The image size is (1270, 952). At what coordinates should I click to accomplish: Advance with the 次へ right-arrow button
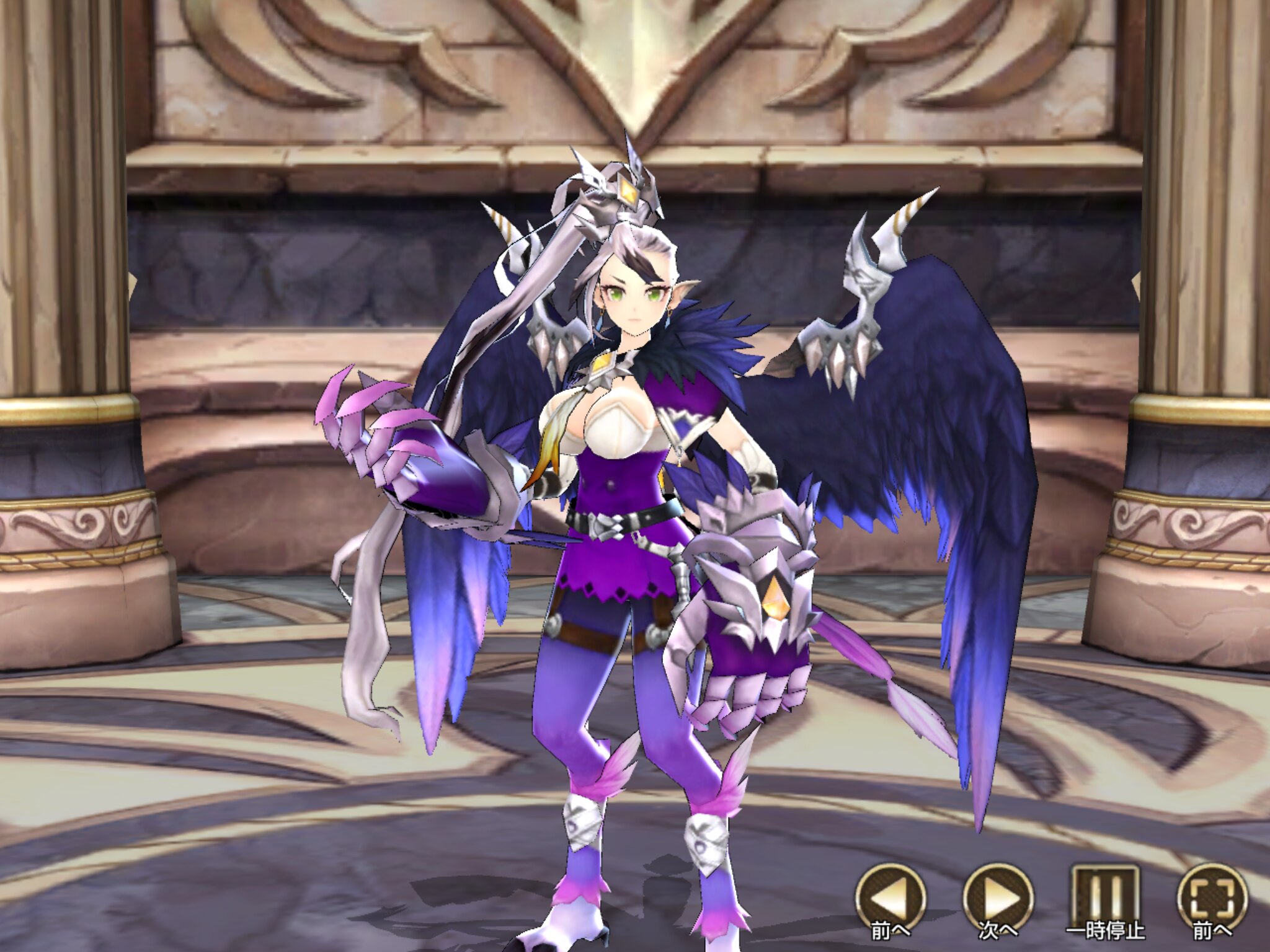(998, 897)
